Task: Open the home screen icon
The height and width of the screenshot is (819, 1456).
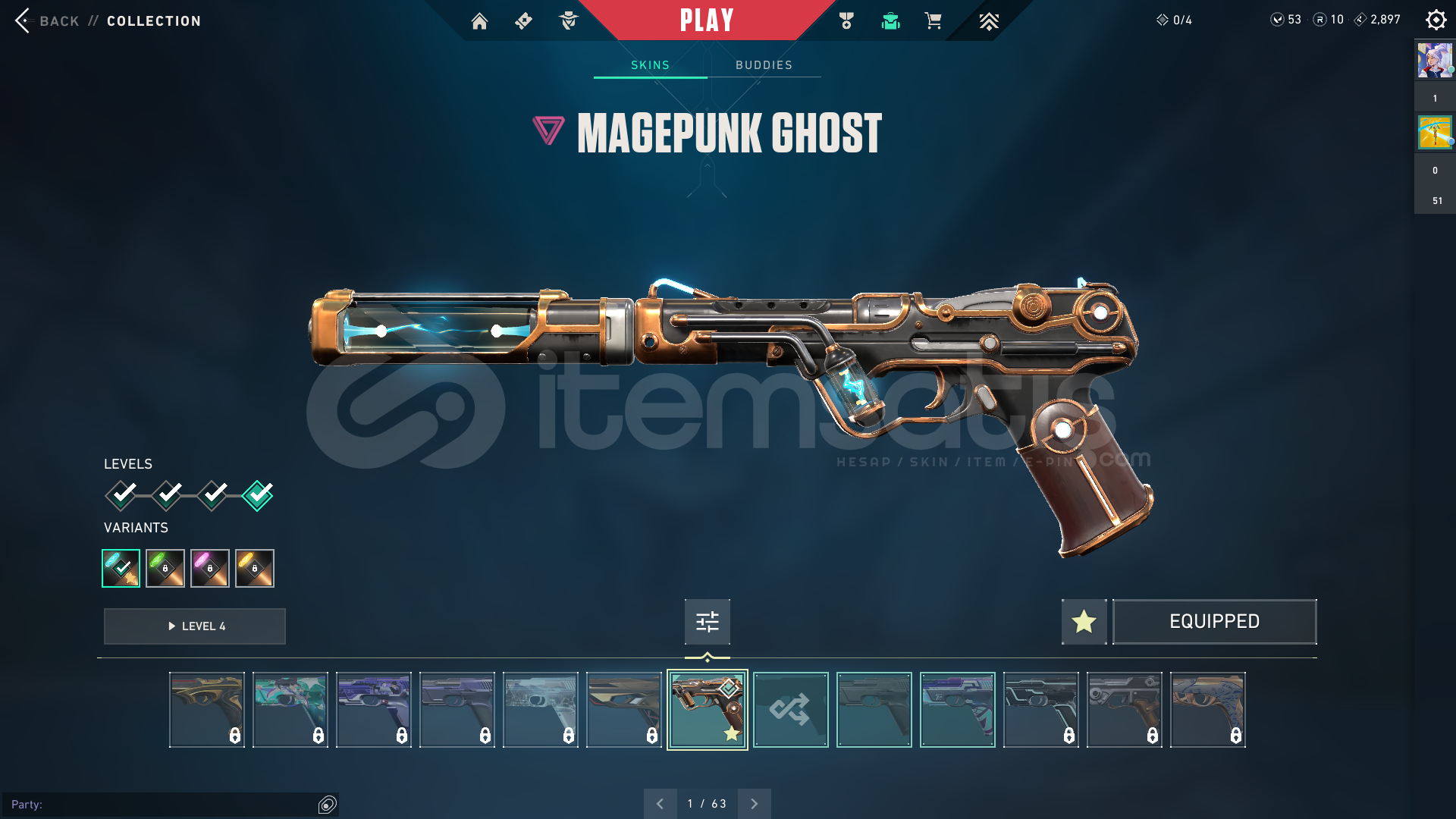Action: tap(479, 21)
